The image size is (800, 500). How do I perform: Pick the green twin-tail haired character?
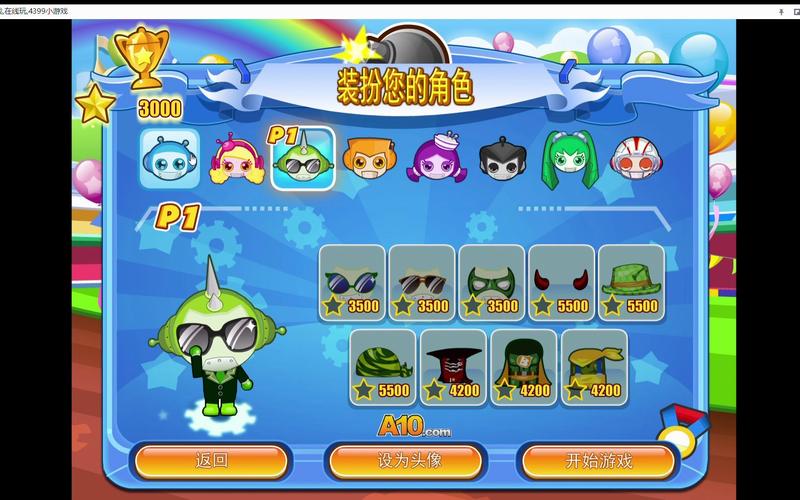click(565, 159)
